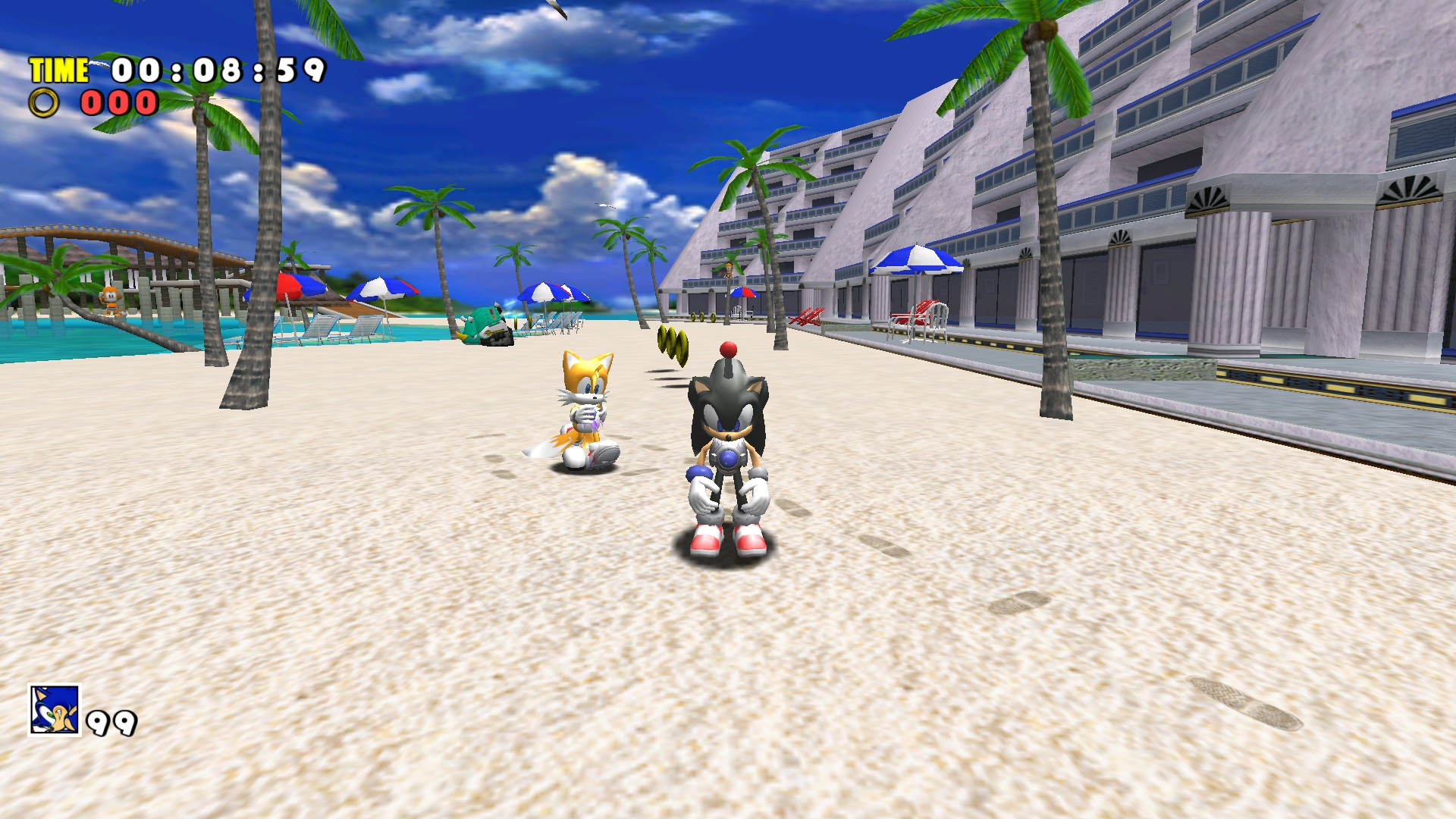Toggle the red-and-blue striped umbrella by the pool

point(300,287)
